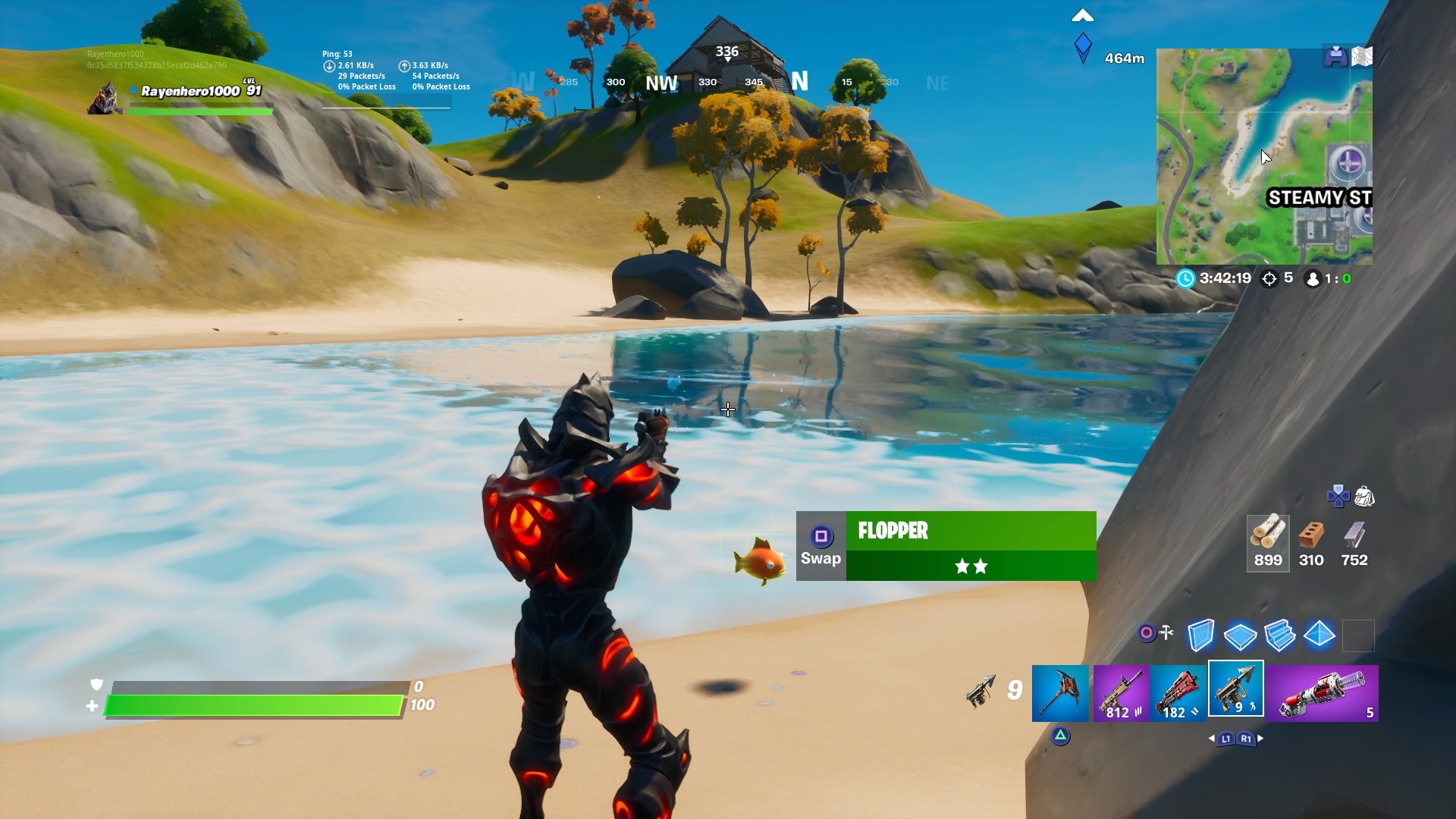Equip the gold assault rifle with 812 ammo
The height and width of the screenshot is (819, 1456).
(x=1121, y=693)
